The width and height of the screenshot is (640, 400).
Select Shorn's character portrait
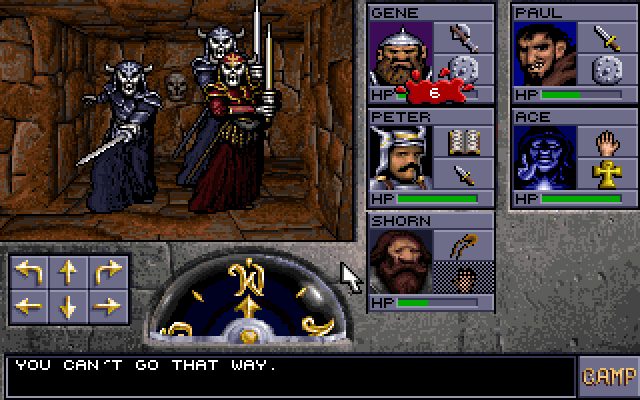[400, 261]
